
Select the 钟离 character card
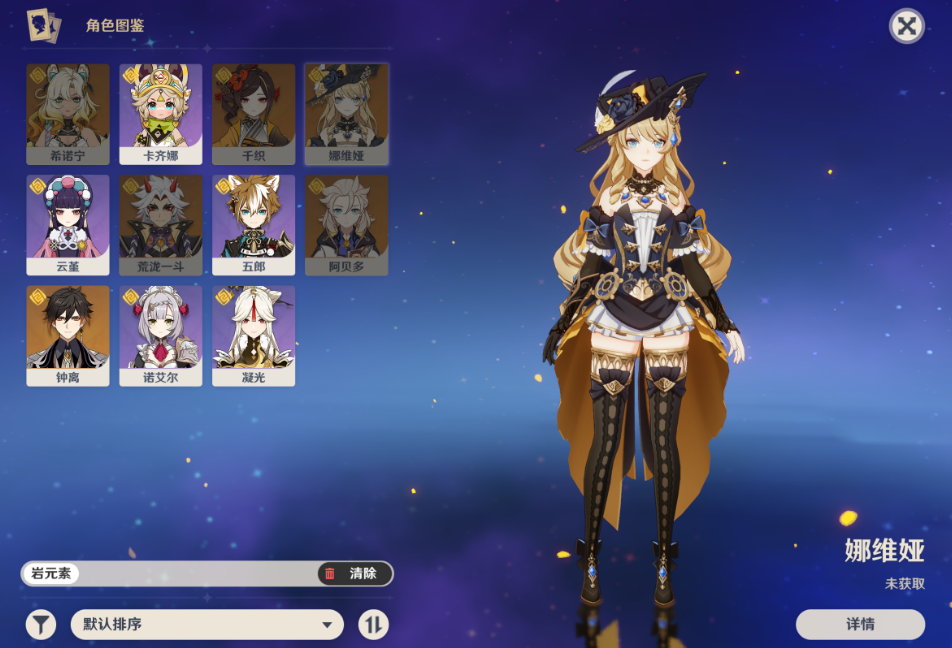(x=68, y=335)
